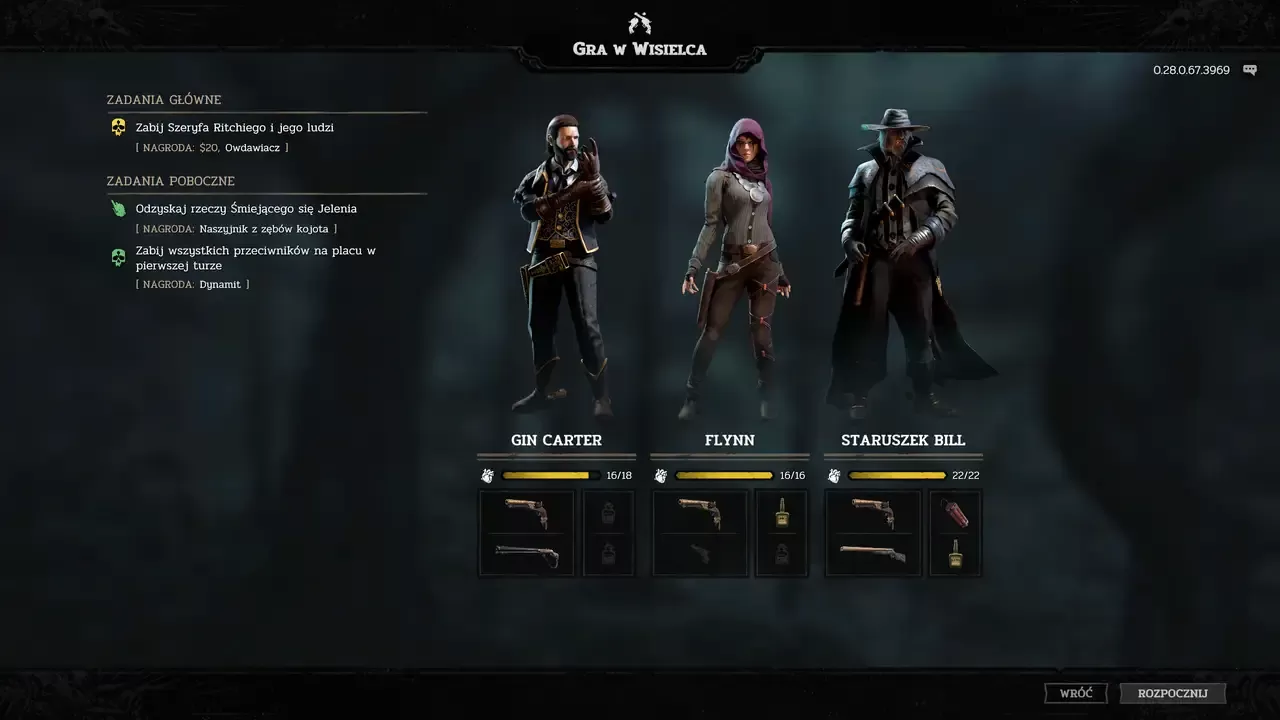
Task: Go back using the Wróć button
Action: (1076, 693)
